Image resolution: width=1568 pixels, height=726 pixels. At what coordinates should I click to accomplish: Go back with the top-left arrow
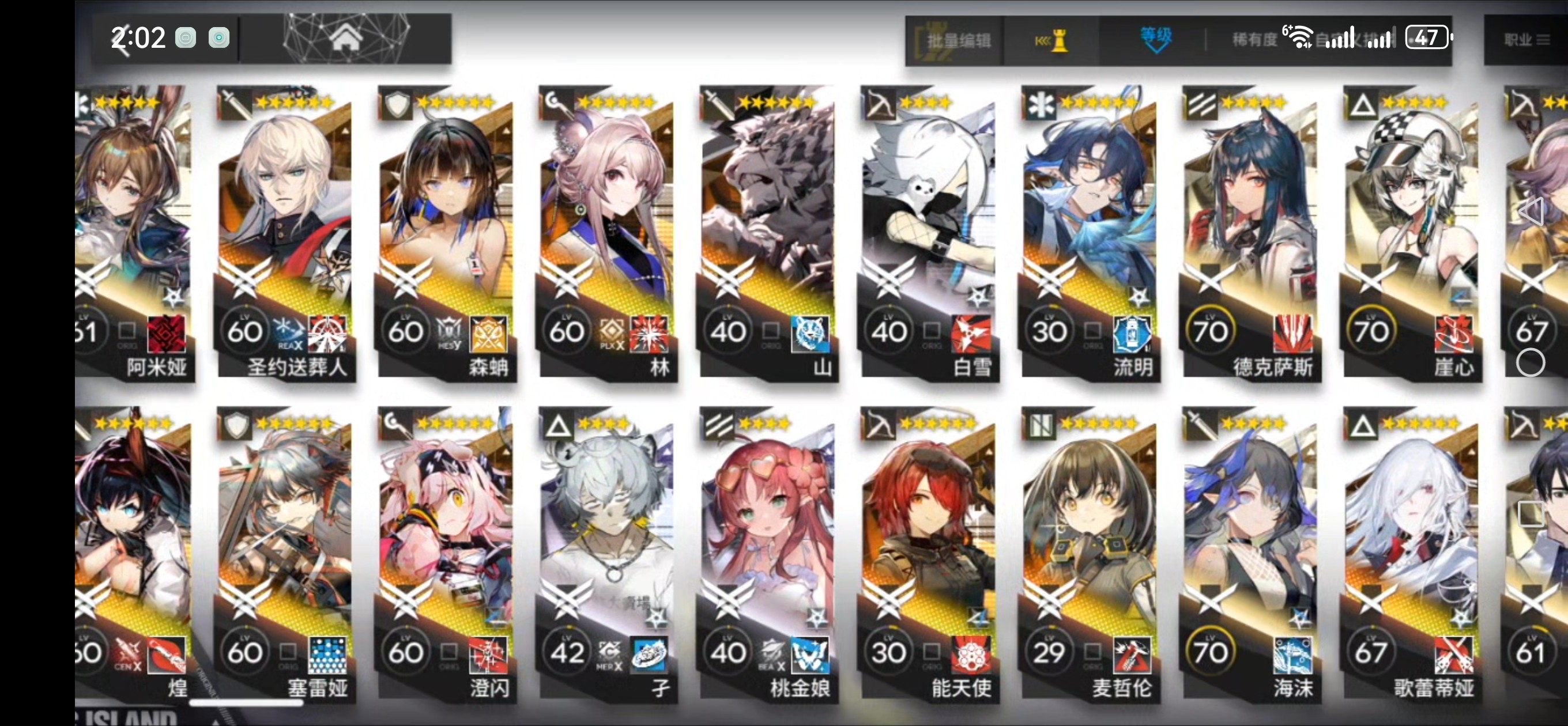(122, 41)
